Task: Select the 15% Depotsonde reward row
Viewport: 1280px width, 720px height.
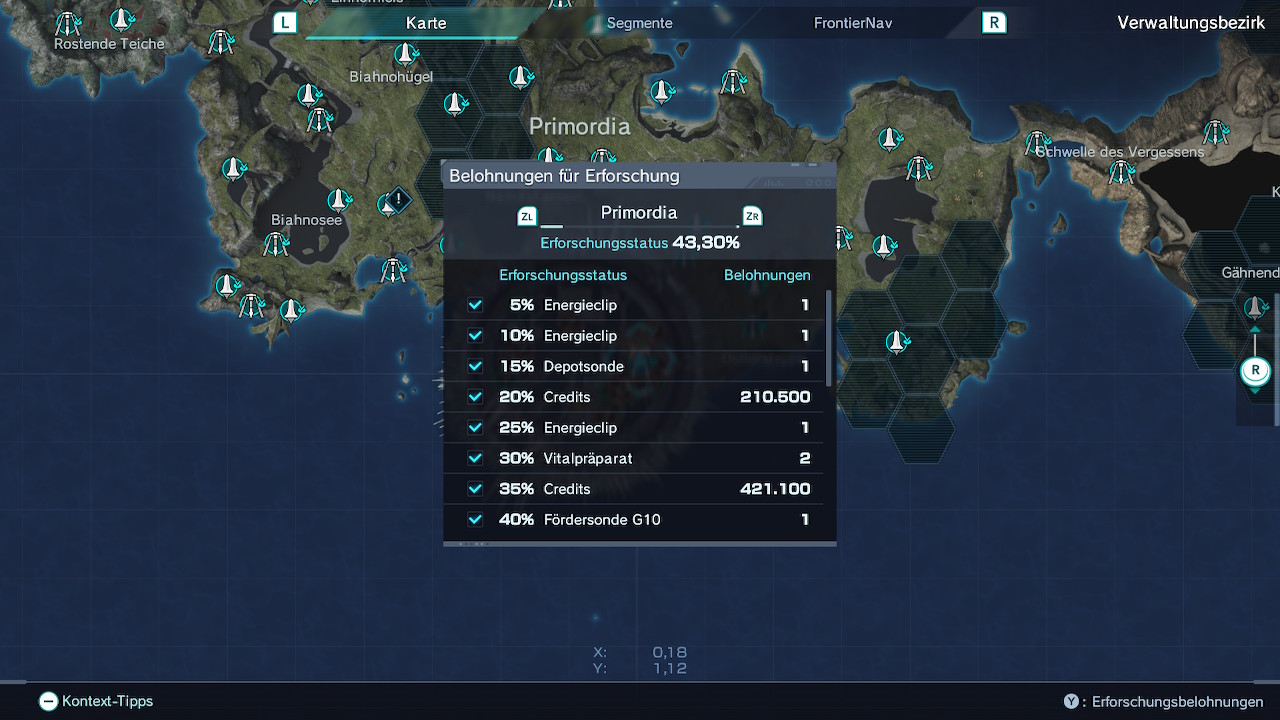Action: coord(638,366)
